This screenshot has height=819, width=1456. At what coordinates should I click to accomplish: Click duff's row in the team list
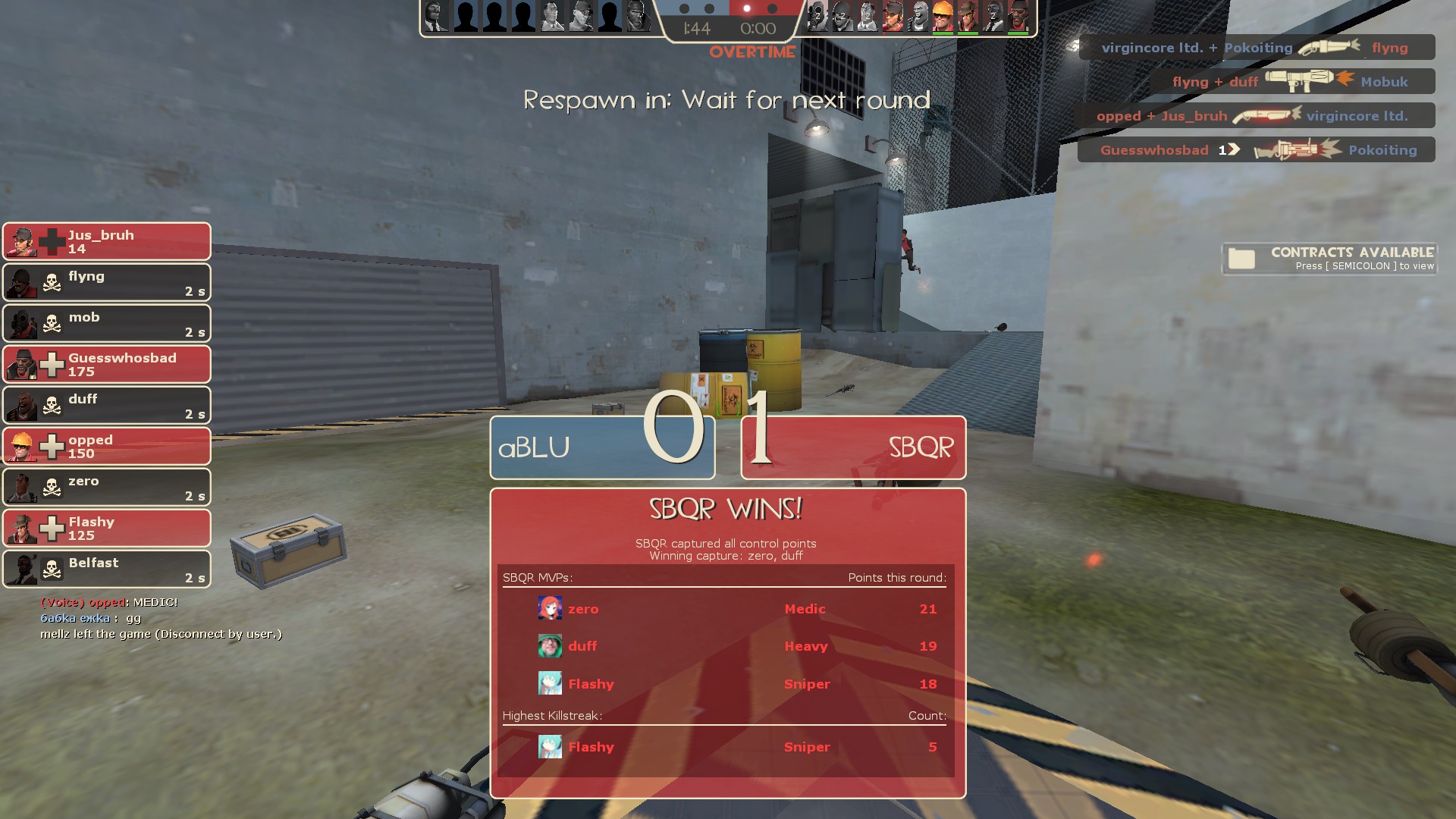coord(107,406)
